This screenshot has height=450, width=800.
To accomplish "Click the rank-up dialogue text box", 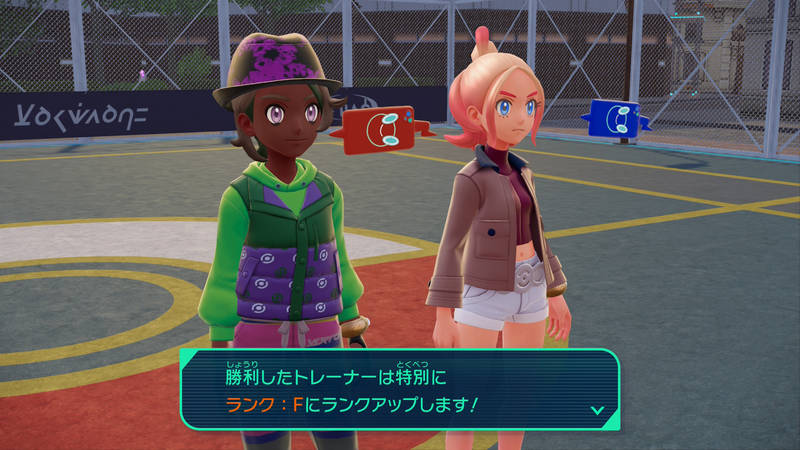I will pos(400,390).
